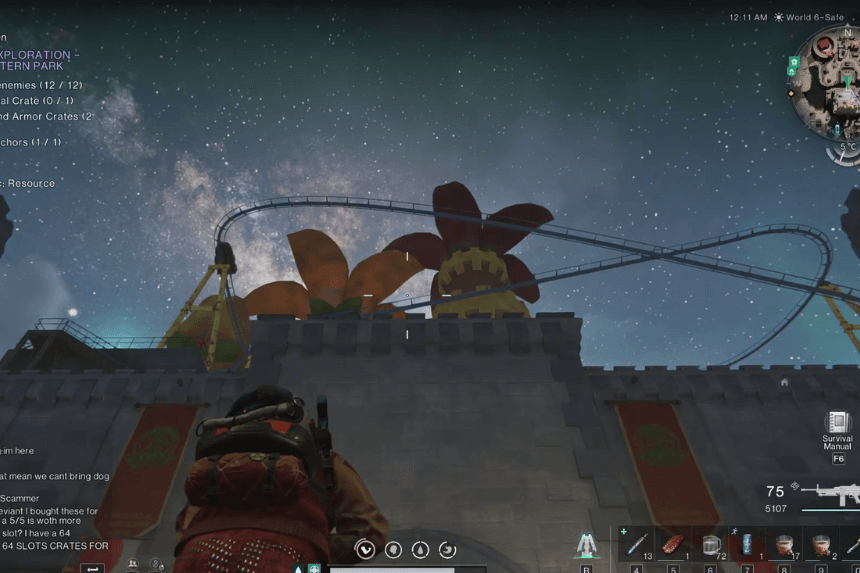Click the chat enter arrow button
This screenshot has width=860, height=573.
[x=92, y=568]
